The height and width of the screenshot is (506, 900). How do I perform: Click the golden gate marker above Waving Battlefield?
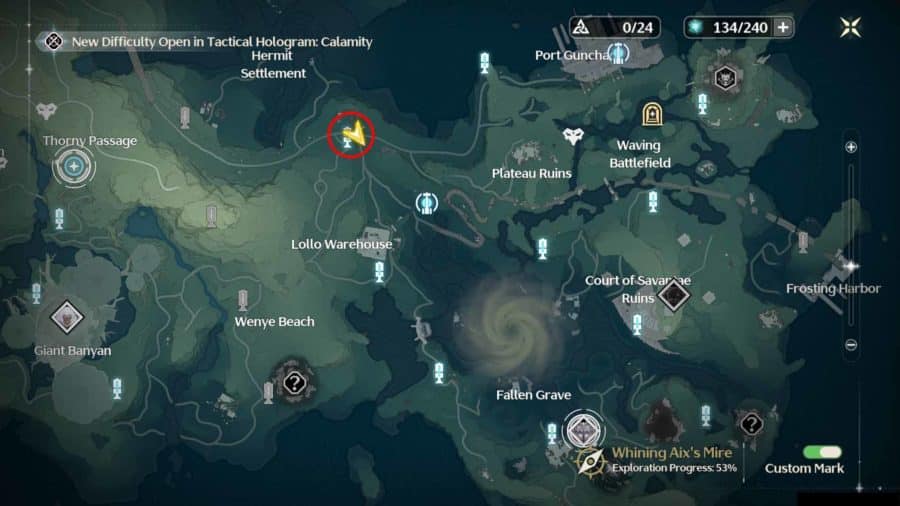coord(652,114)
